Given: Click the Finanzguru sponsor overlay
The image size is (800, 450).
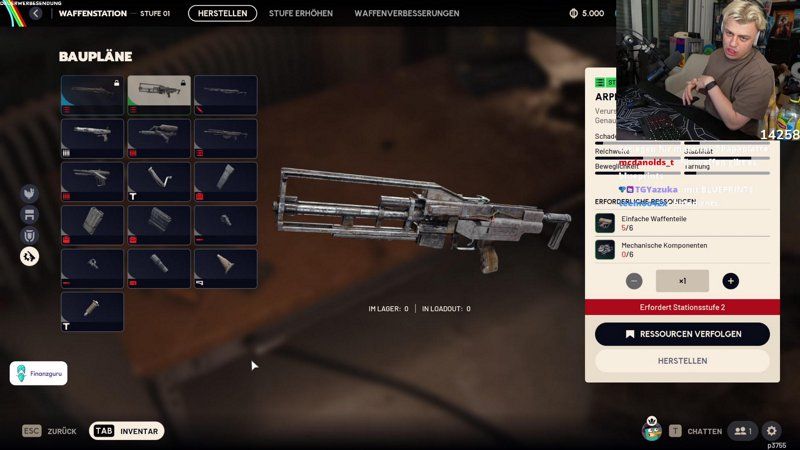Looking at the screenshot, I should click(x=39, y=373).
